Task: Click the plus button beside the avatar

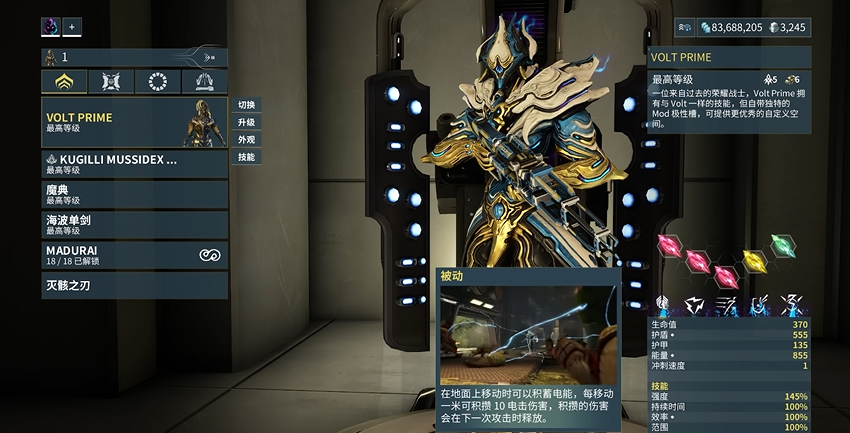Action: click(73, 27)
